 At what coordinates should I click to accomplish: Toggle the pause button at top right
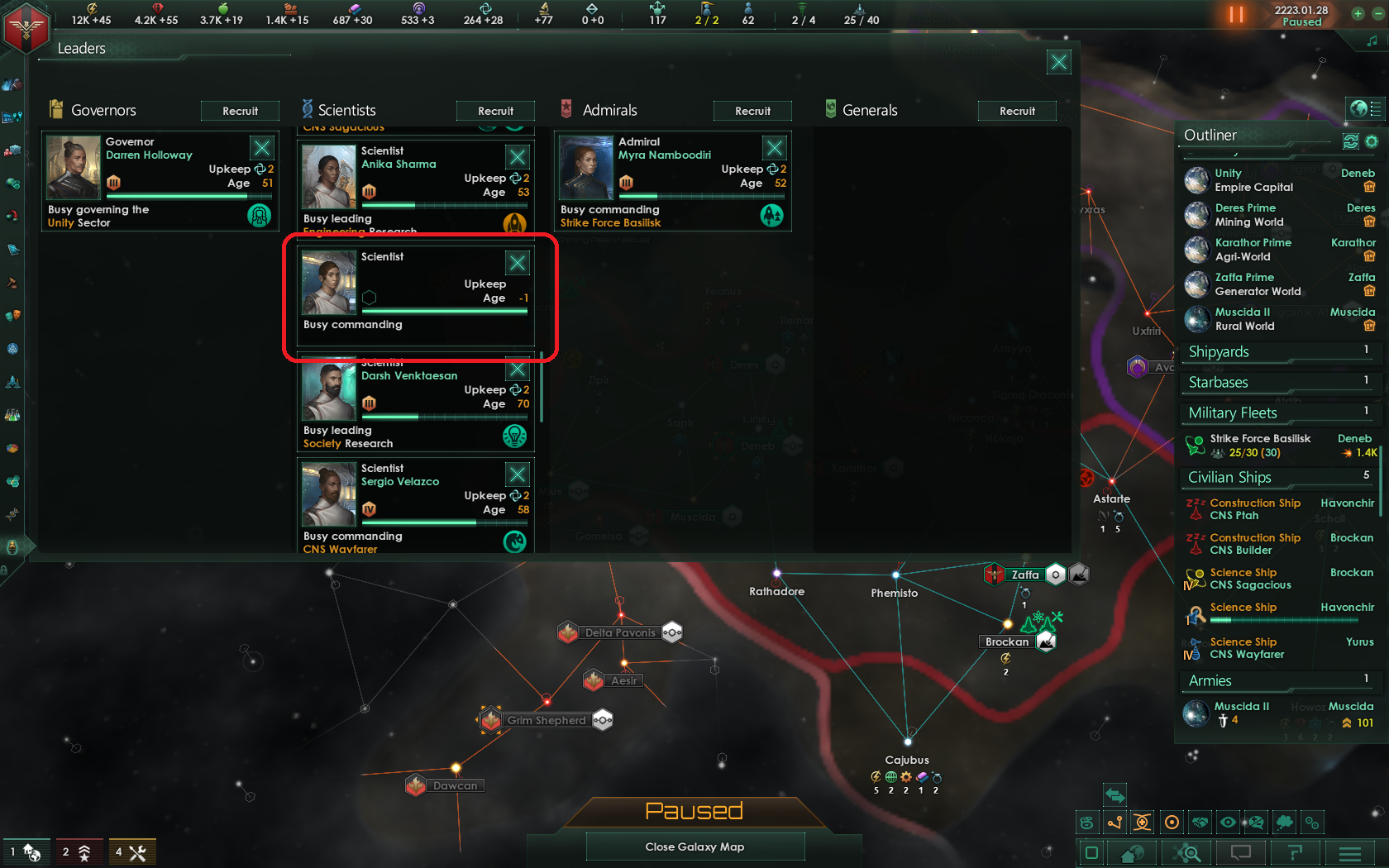point(1236,14)
